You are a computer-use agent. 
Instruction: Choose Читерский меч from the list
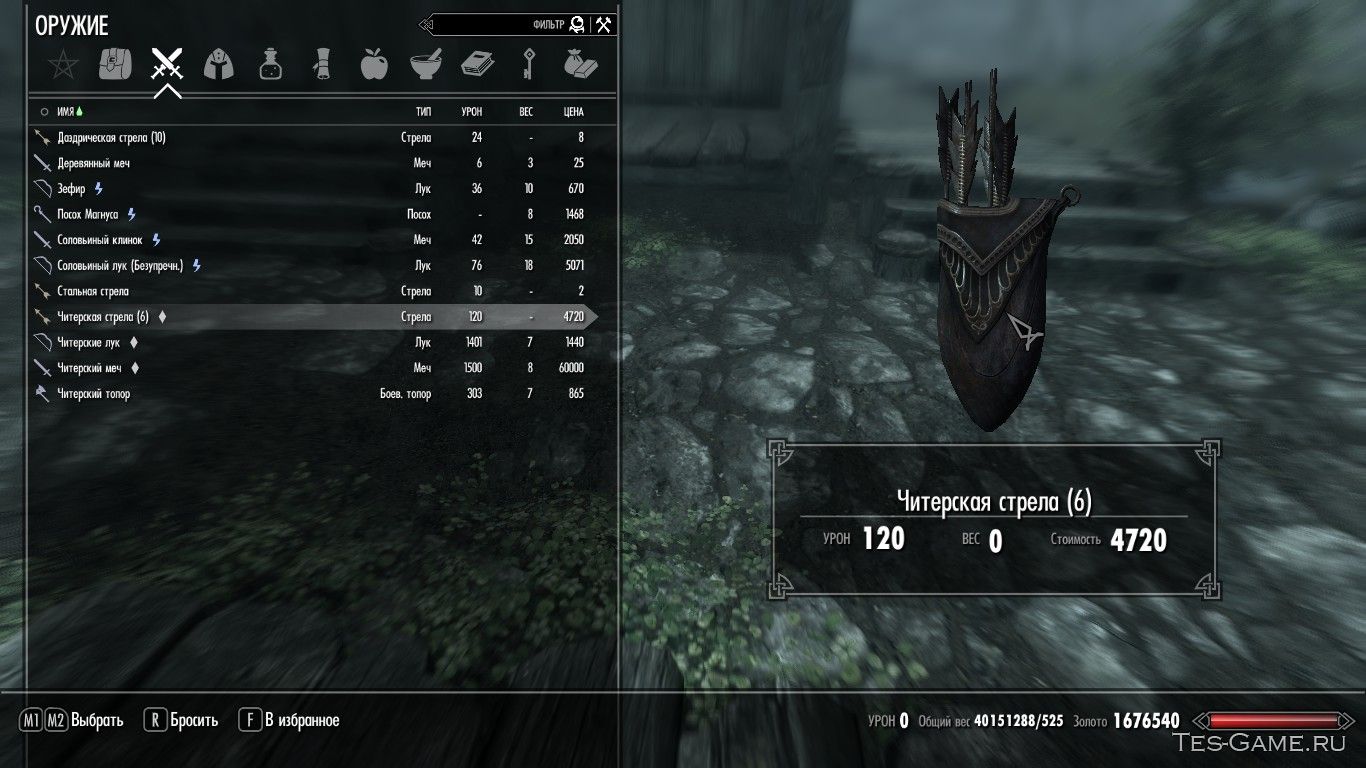point(89,368)
